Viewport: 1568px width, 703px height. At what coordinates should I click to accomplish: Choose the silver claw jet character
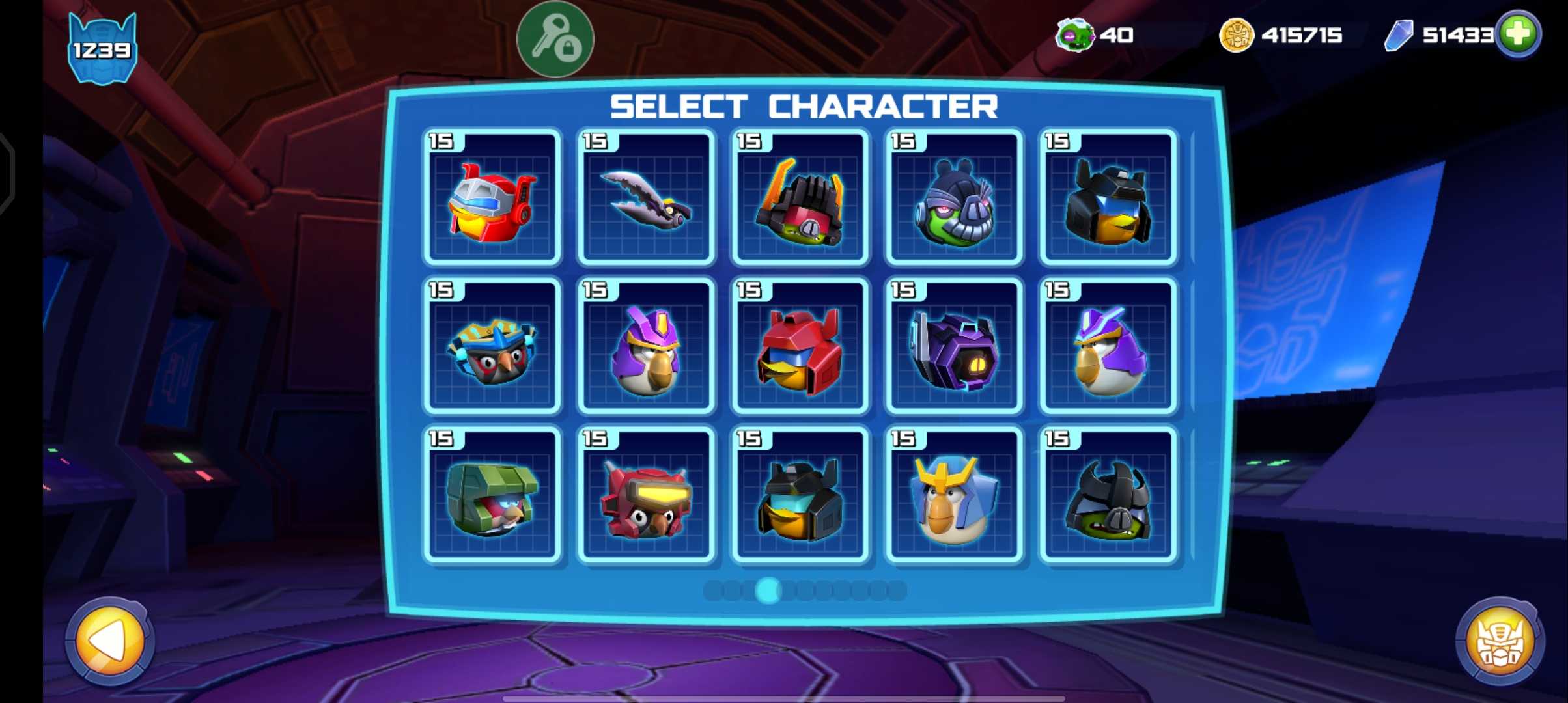[x=646, y=198]
